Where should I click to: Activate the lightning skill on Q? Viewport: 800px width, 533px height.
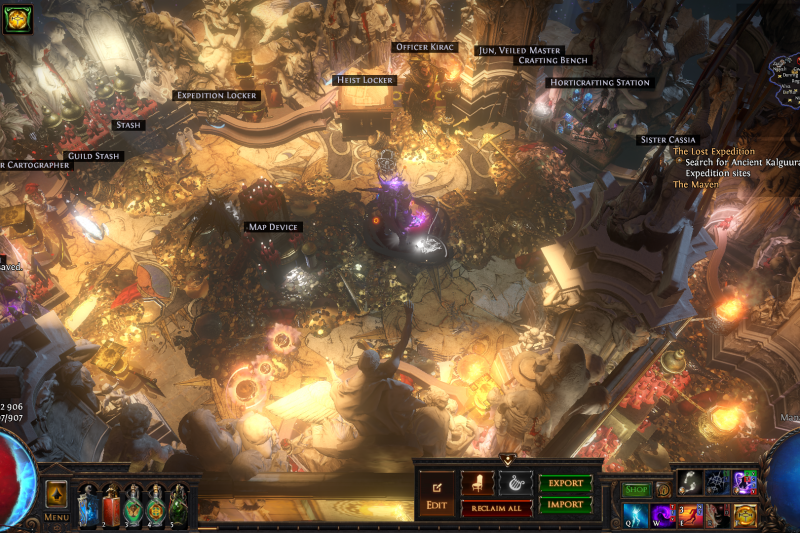(x=636, y=516)
